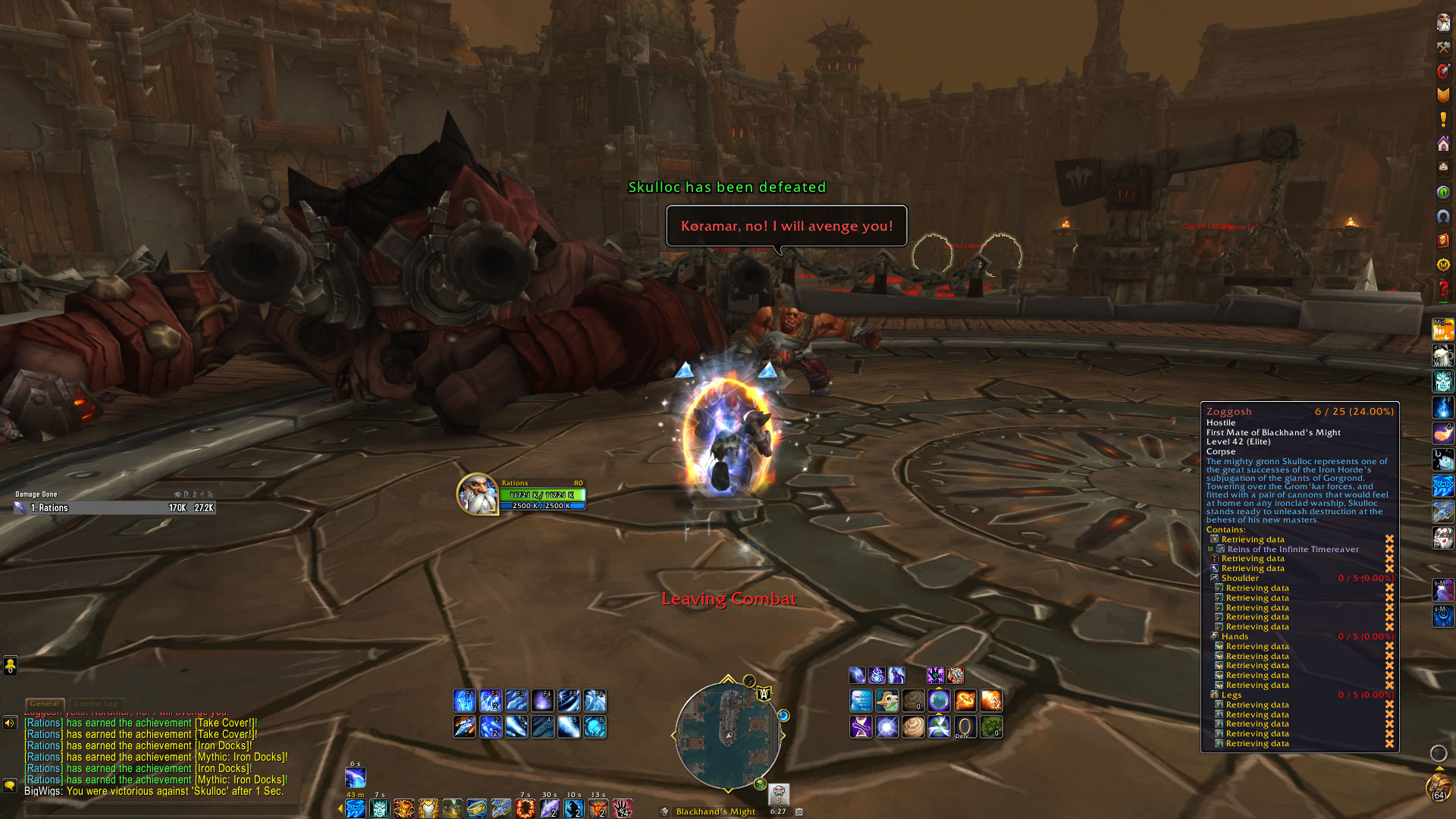Toggle the chat speaker voice button
This screenshot has height=819, width=1456.
pos(10,723)
